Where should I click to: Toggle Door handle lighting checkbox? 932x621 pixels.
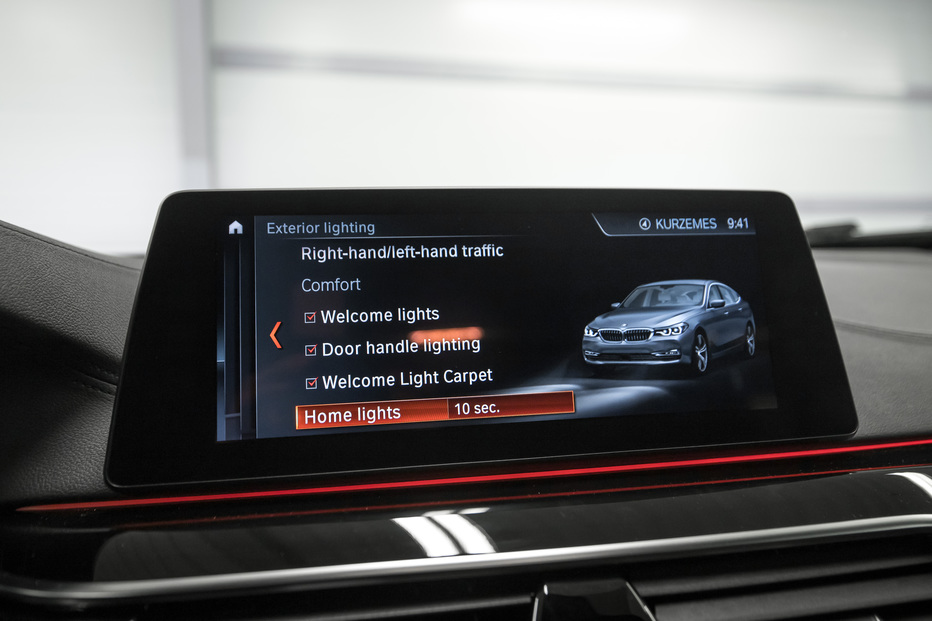pyautogui.click(x=311, y=351)
